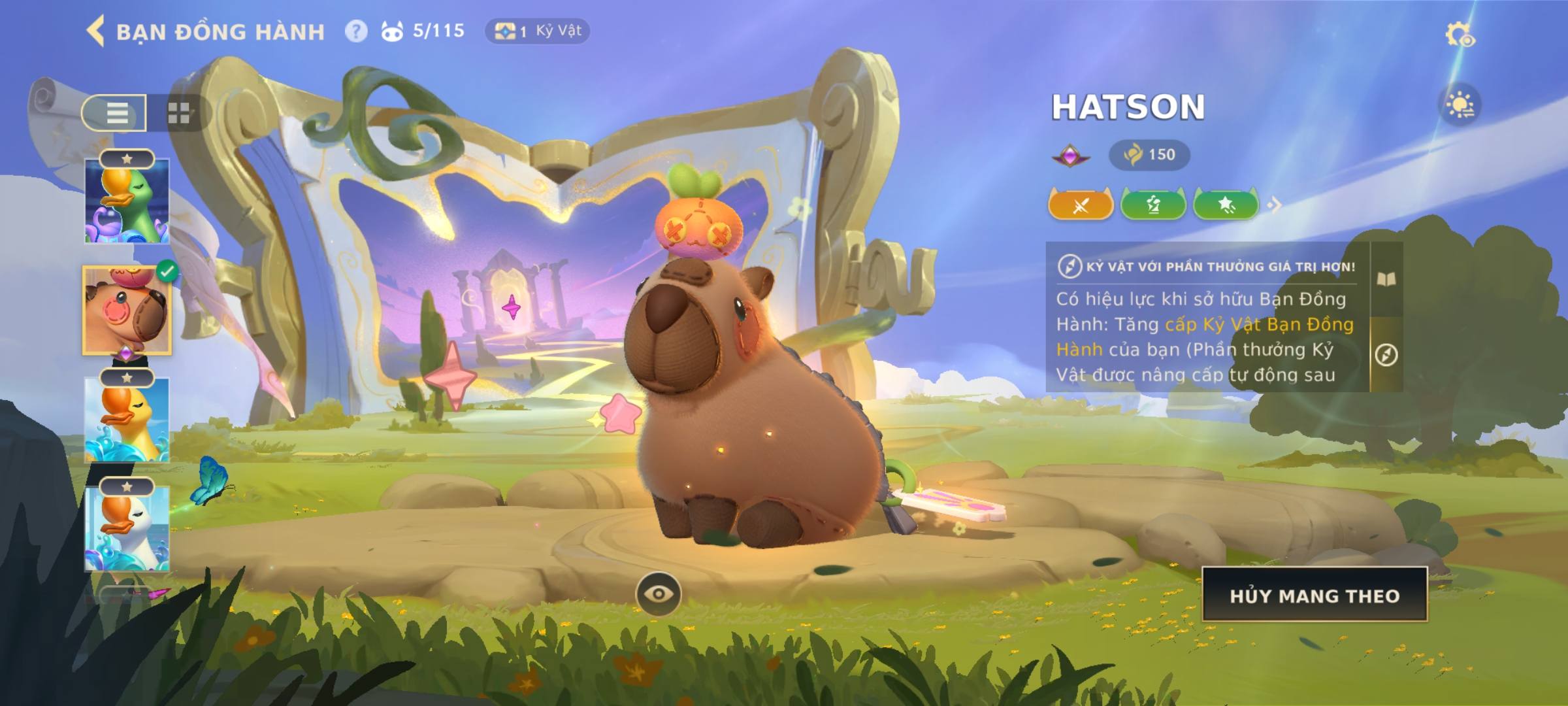This screenshot has height=706, width=1568.
Task: Select the yellow duck companion thumbnail
Action: [x=127, y=420]
